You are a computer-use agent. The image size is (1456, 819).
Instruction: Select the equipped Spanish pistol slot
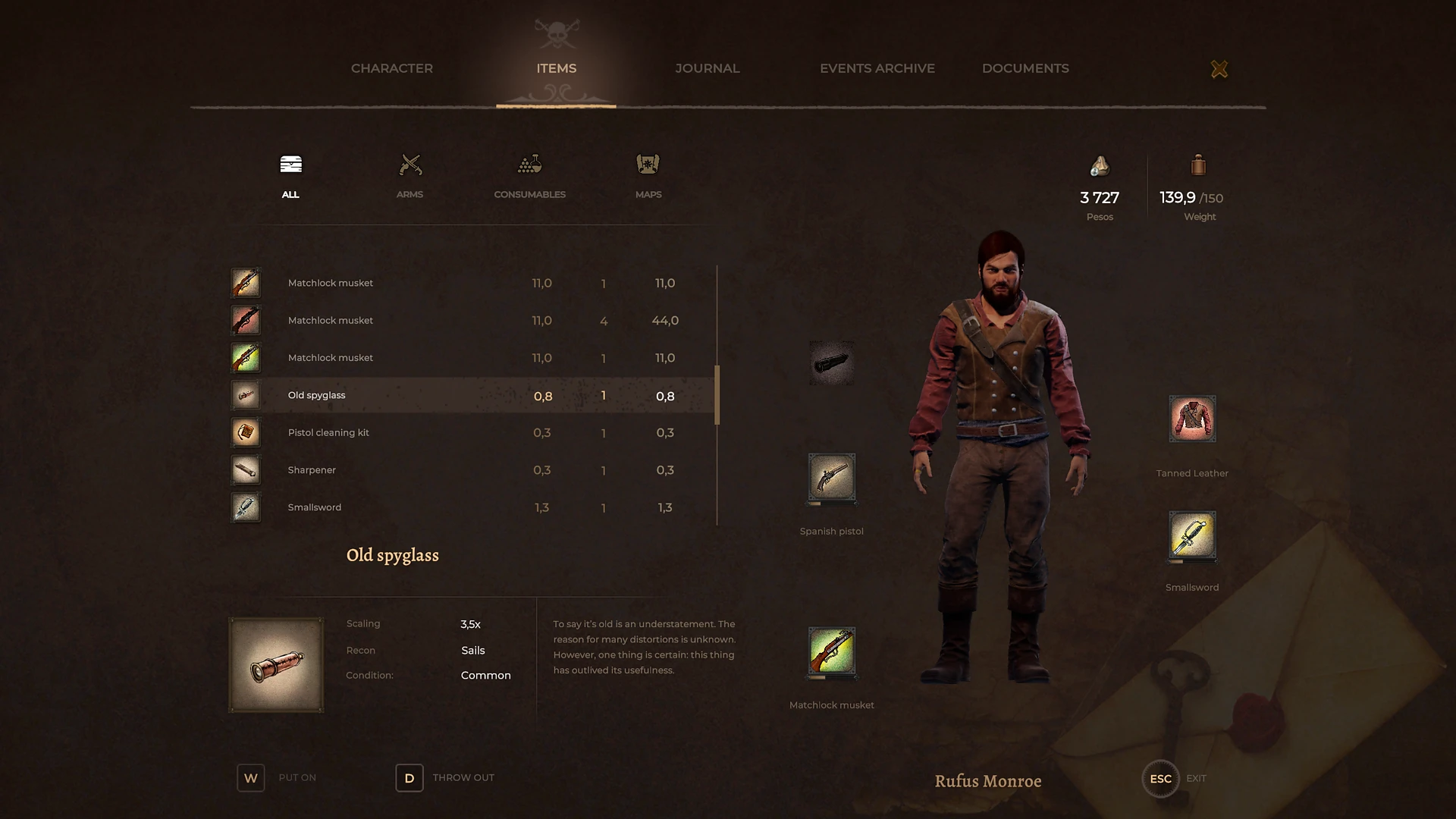(832, 479)
